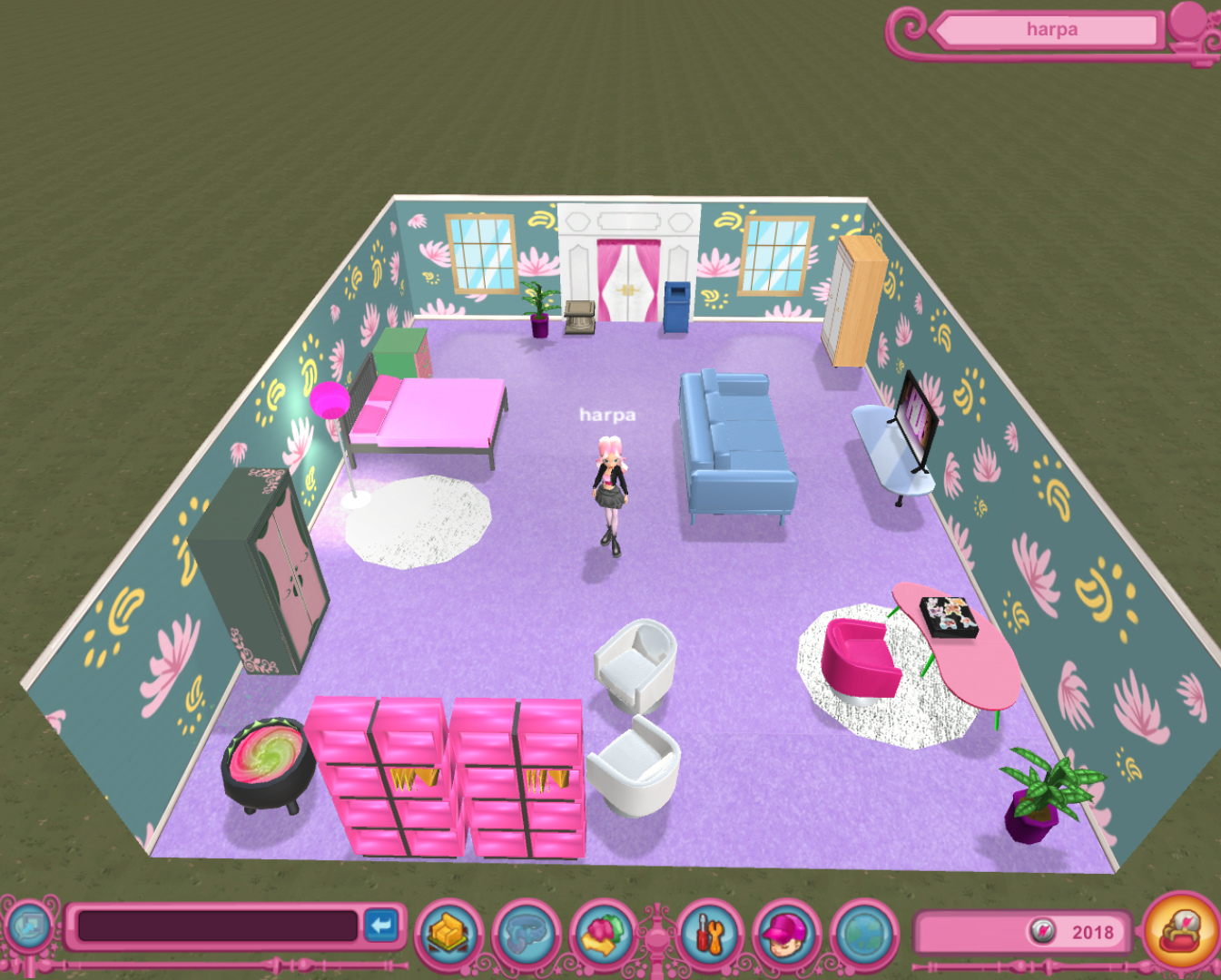Open the globe world map button
The width and height of the screenshot is (1221, 980).
[x=863, y=934]
